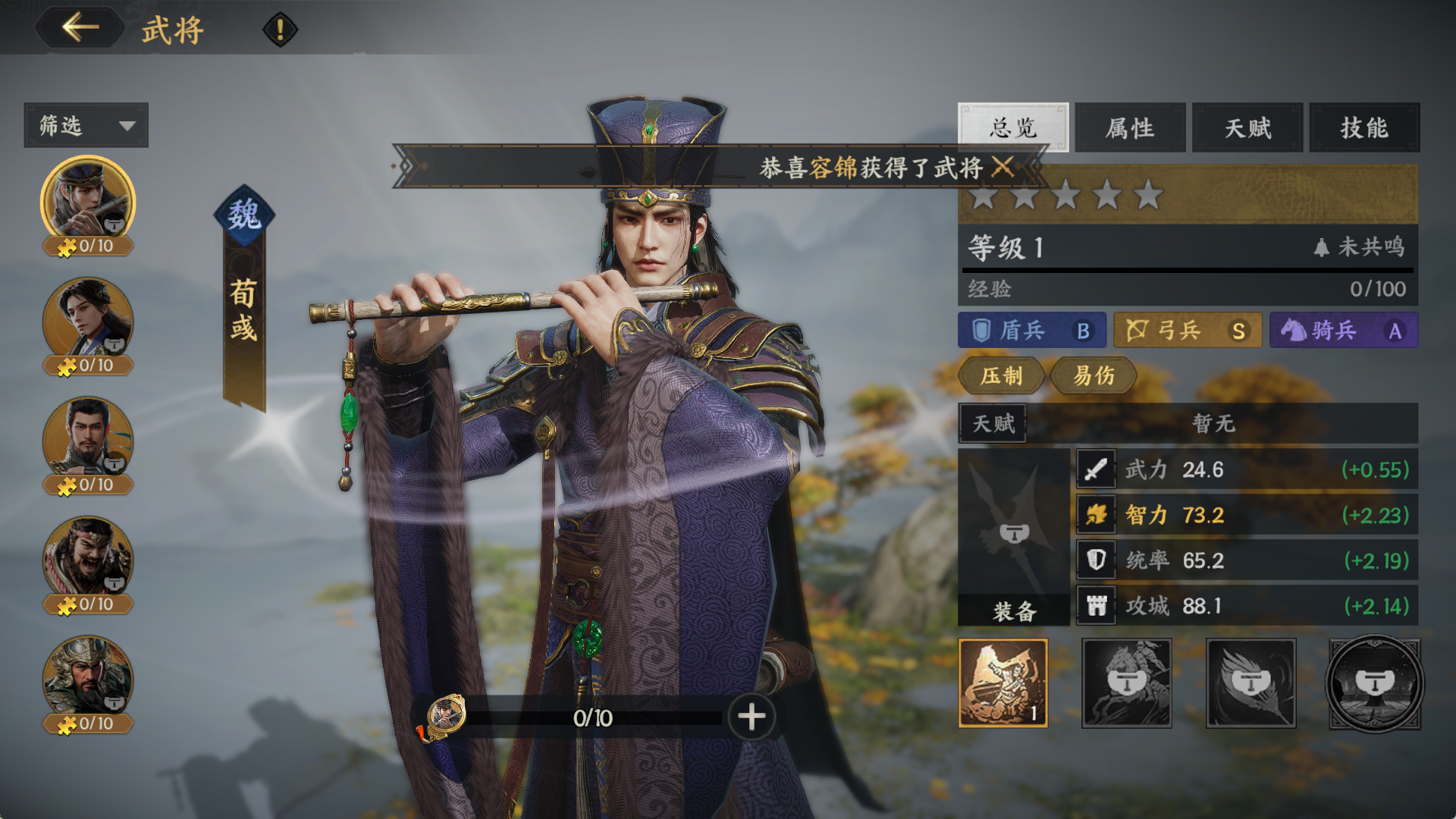Select the 盾兵 shield troop badge
This screenshot has height=819, width=1456.
tap(1031, 331)
